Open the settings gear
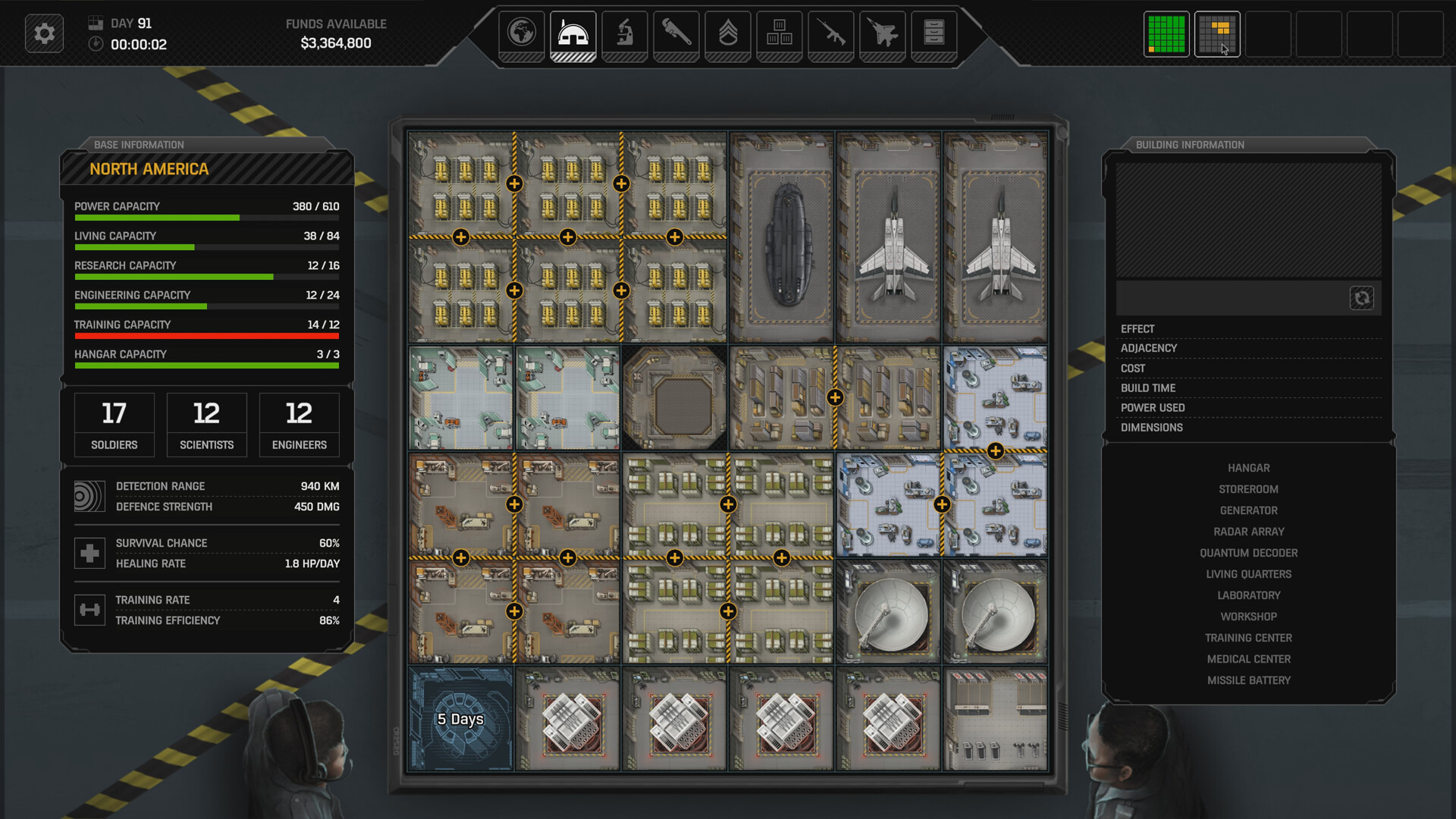1456x819 pixels. (43, 33)
